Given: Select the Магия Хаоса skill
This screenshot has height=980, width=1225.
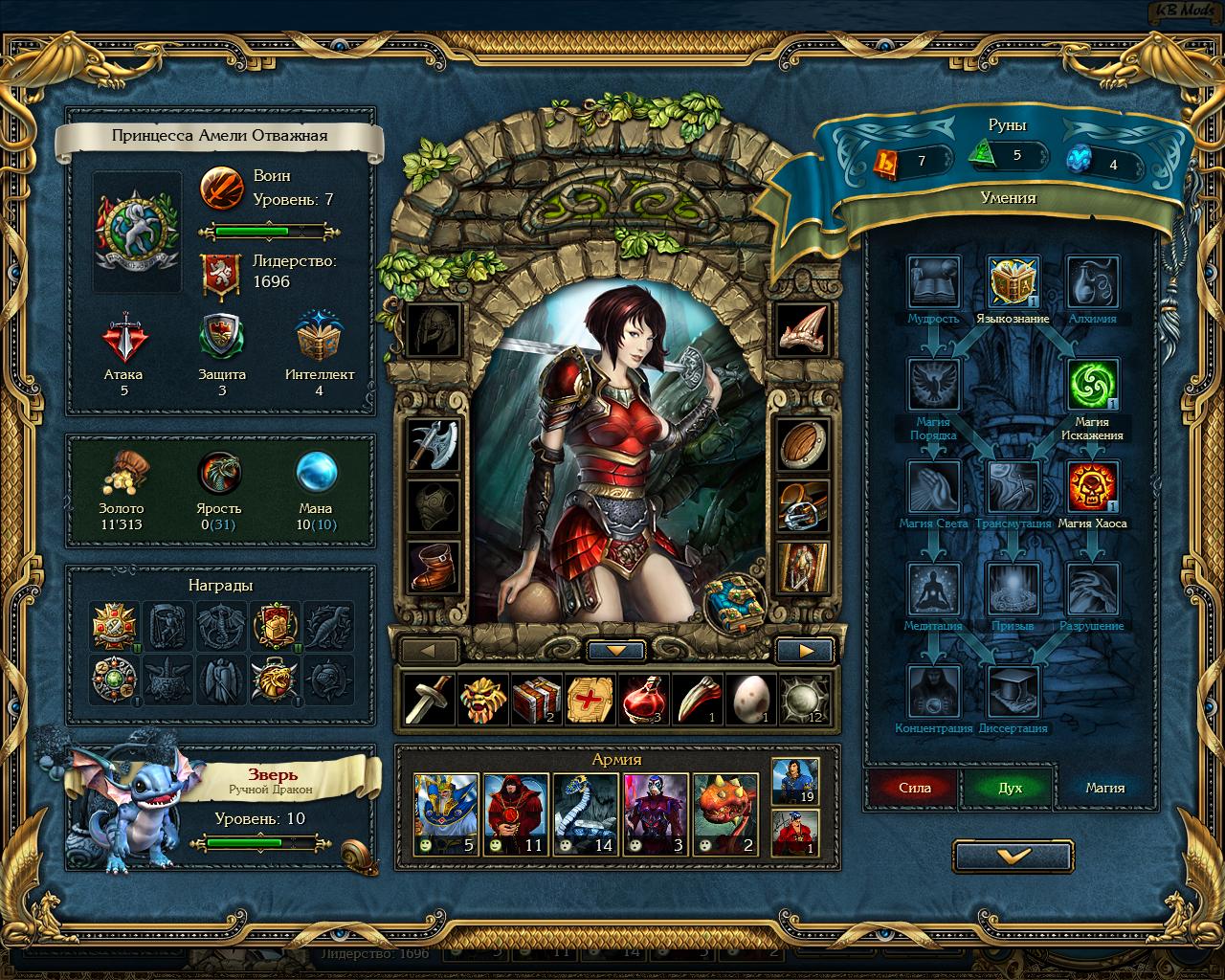Looking at the screenshot, I should click(1093, 487).
